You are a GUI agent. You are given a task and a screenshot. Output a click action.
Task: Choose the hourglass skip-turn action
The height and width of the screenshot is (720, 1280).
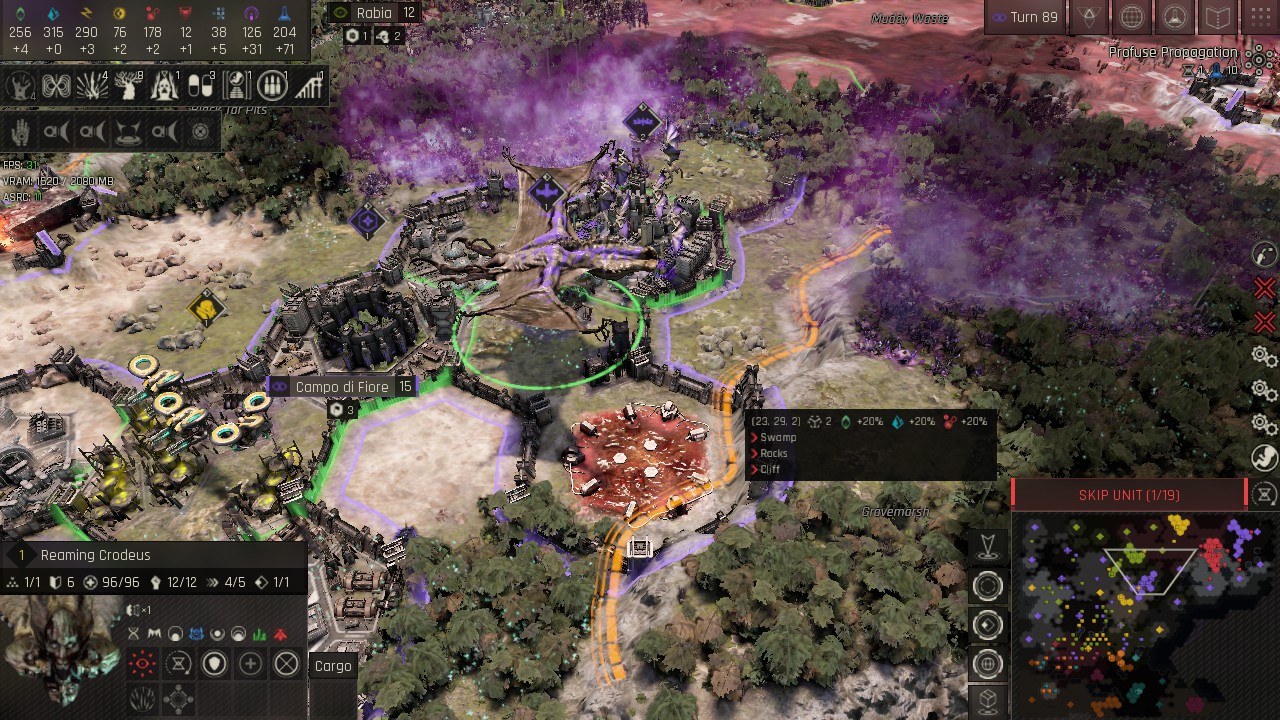pos(178,663)
